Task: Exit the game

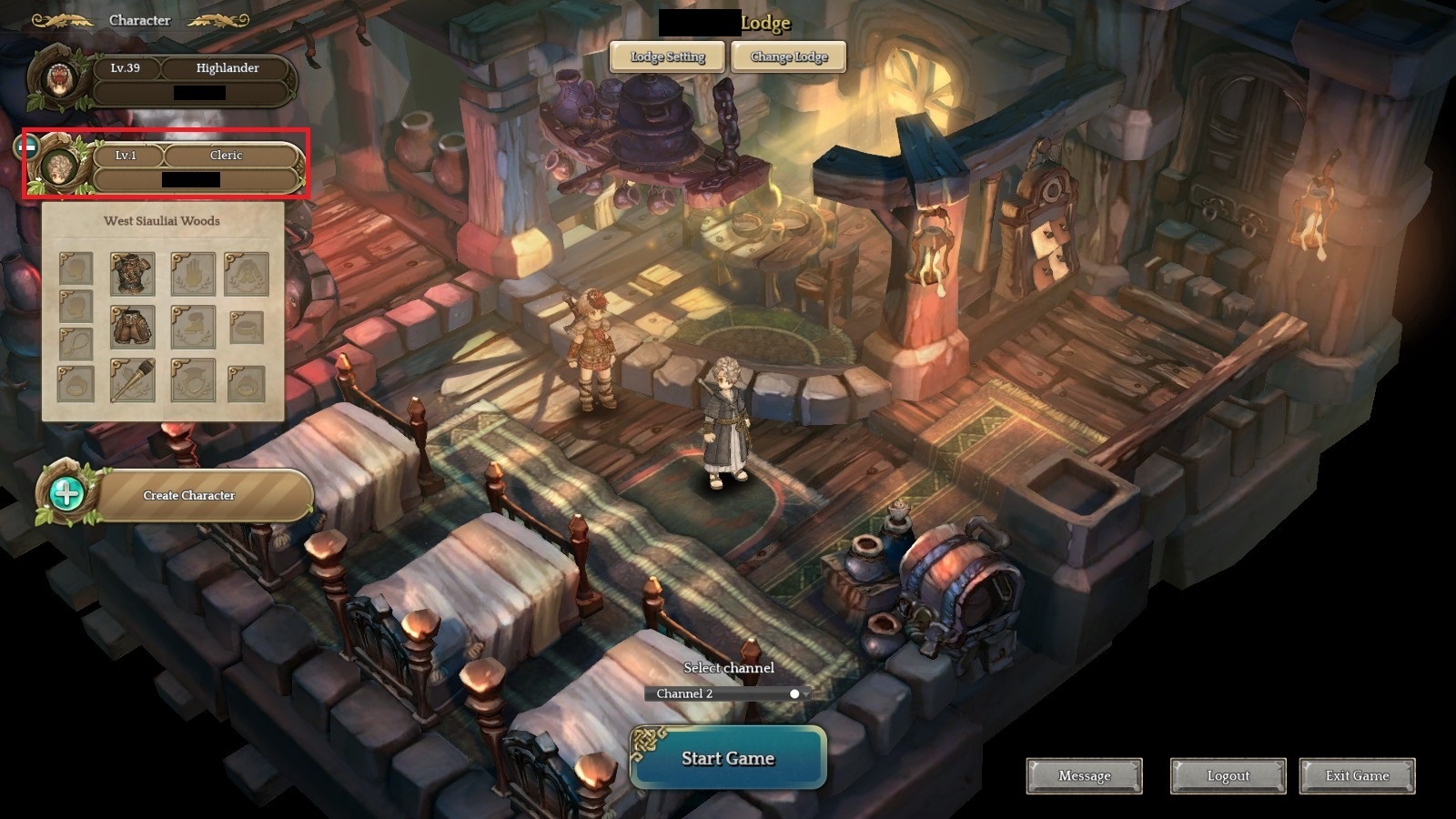Action: (1357, 776)
